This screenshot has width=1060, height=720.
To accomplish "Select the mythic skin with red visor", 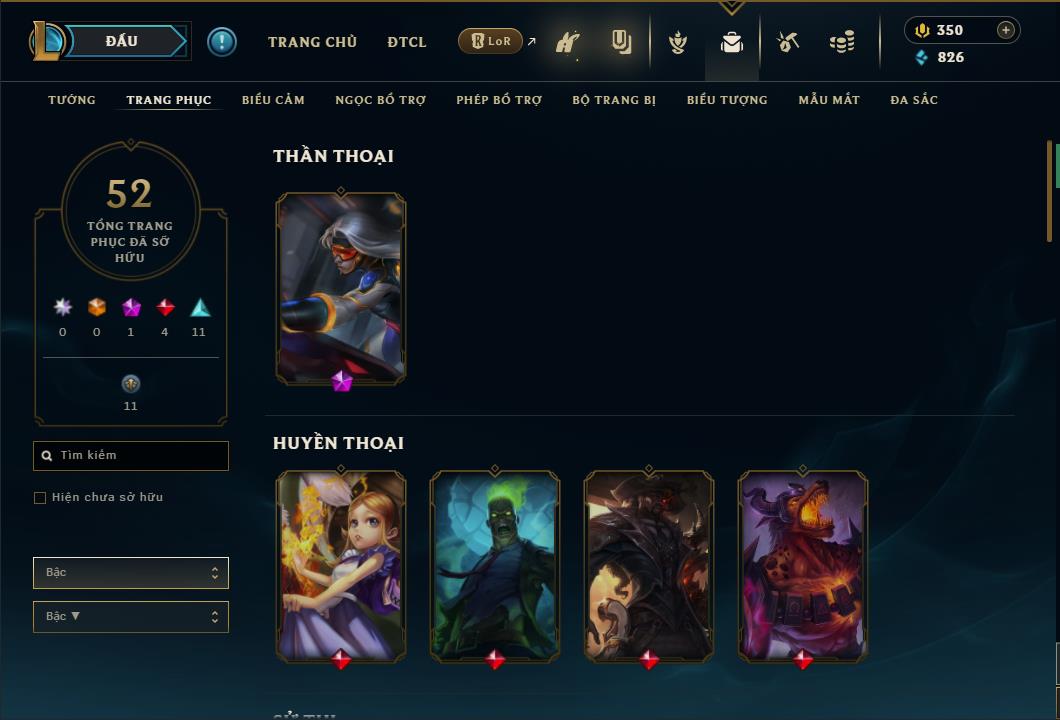I will [x=341, y=287].
